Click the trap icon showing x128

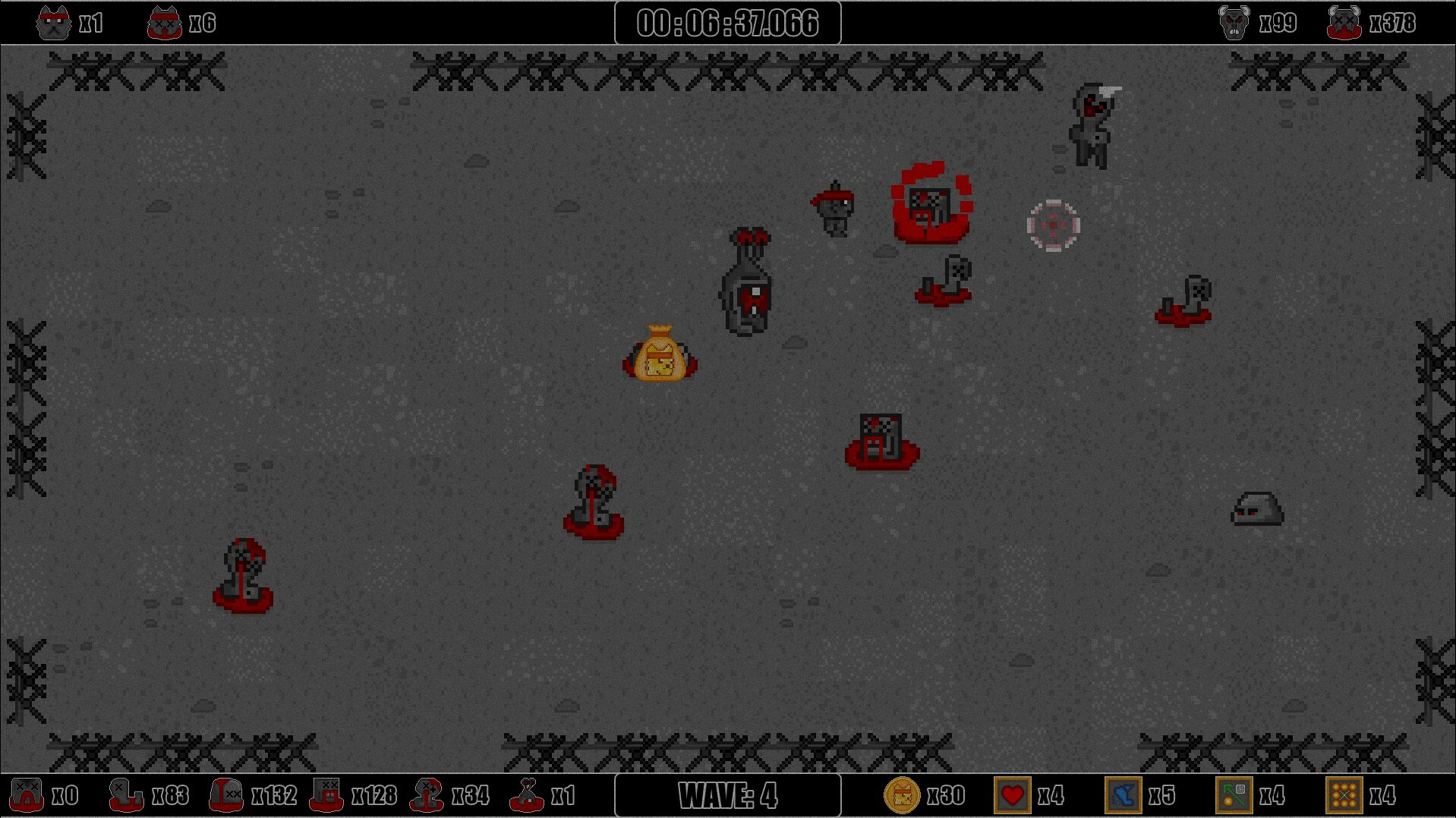[326, 796]
